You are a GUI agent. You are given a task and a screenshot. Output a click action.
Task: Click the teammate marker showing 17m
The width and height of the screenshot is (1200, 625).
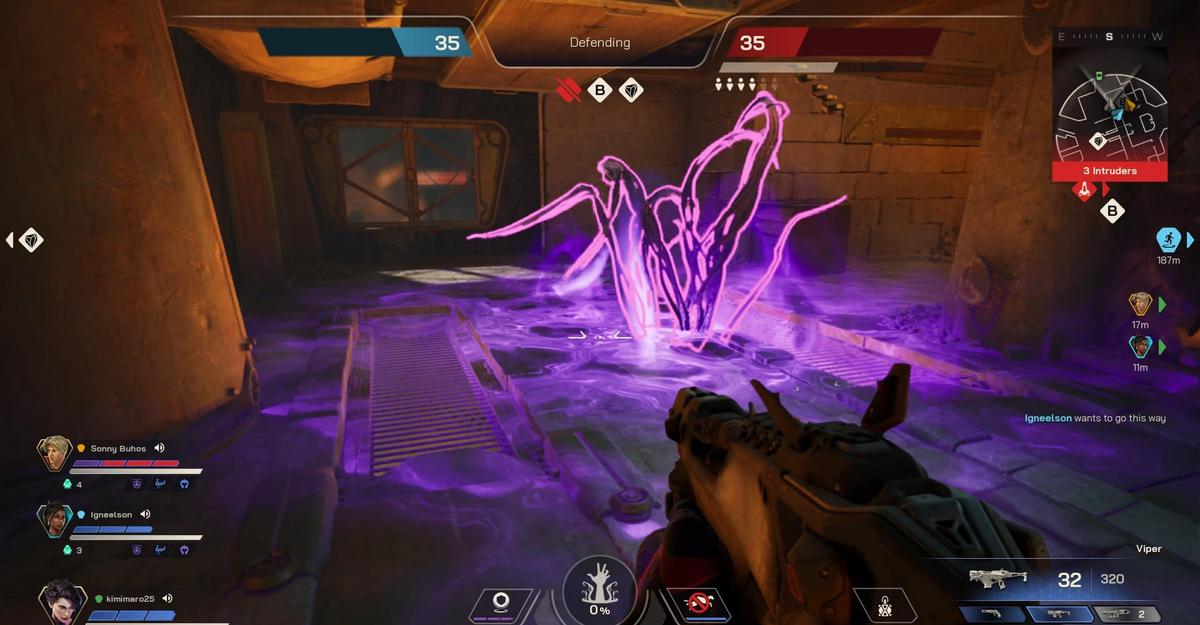(x=1140, y=304)
